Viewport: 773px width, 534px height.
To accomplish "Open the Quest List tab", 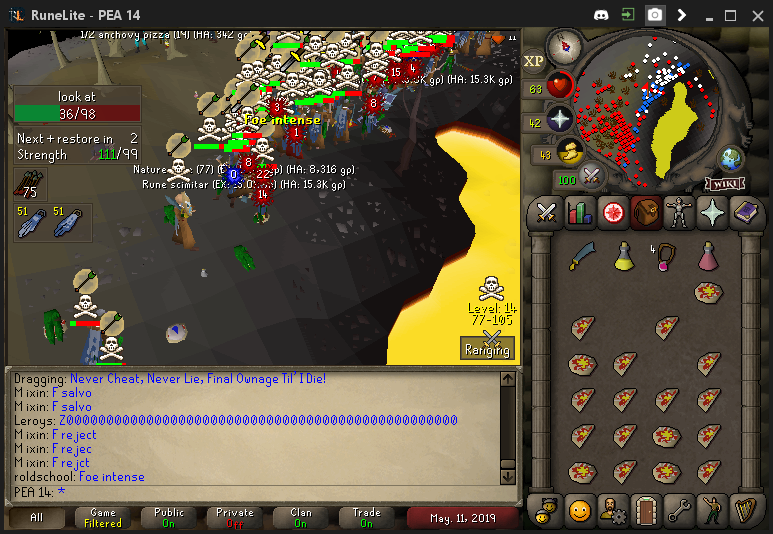I will point(612,212).
